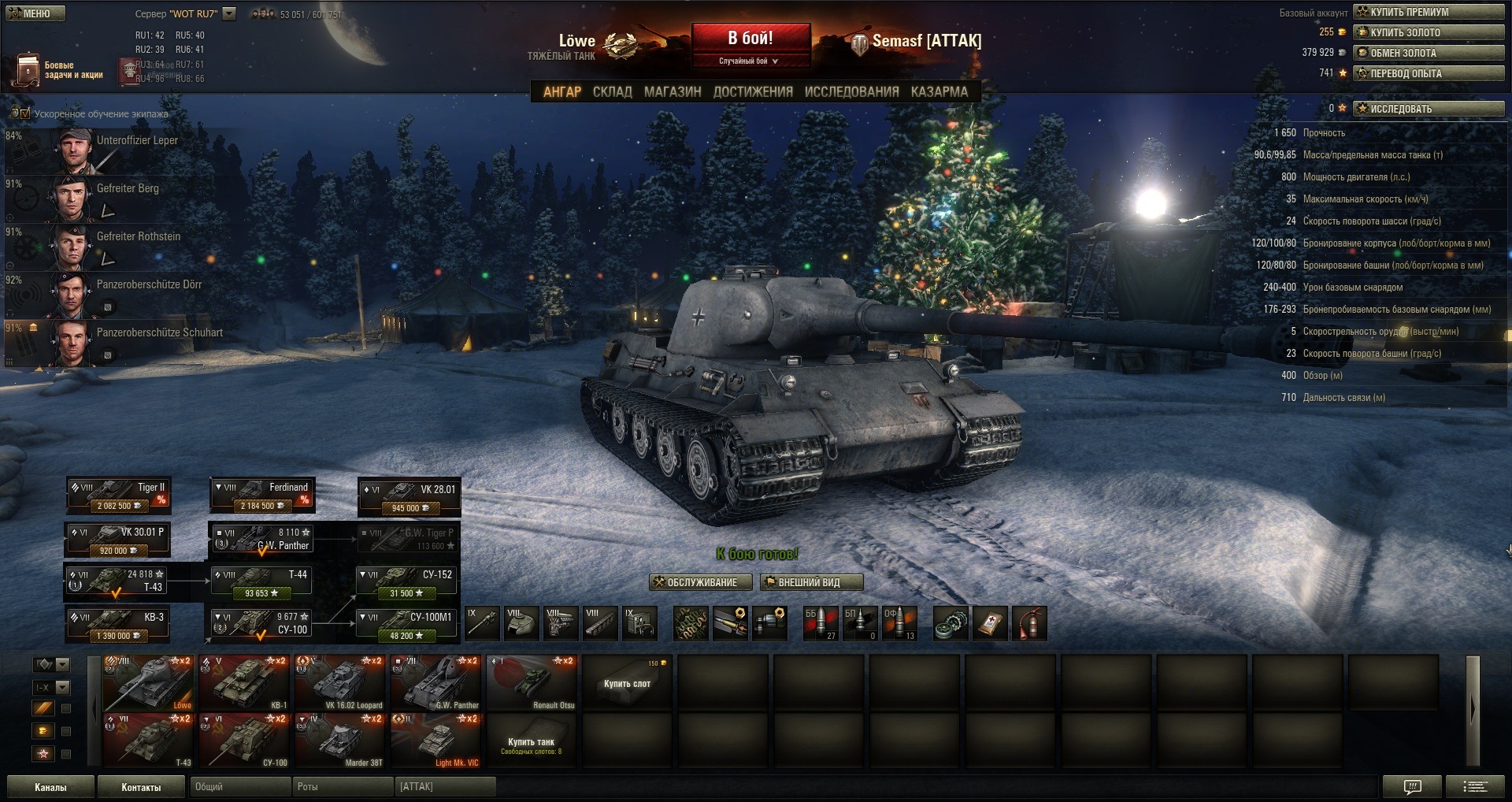Open ПЕРЕВОД ОПЫТА conversion

pos(1428,73)
